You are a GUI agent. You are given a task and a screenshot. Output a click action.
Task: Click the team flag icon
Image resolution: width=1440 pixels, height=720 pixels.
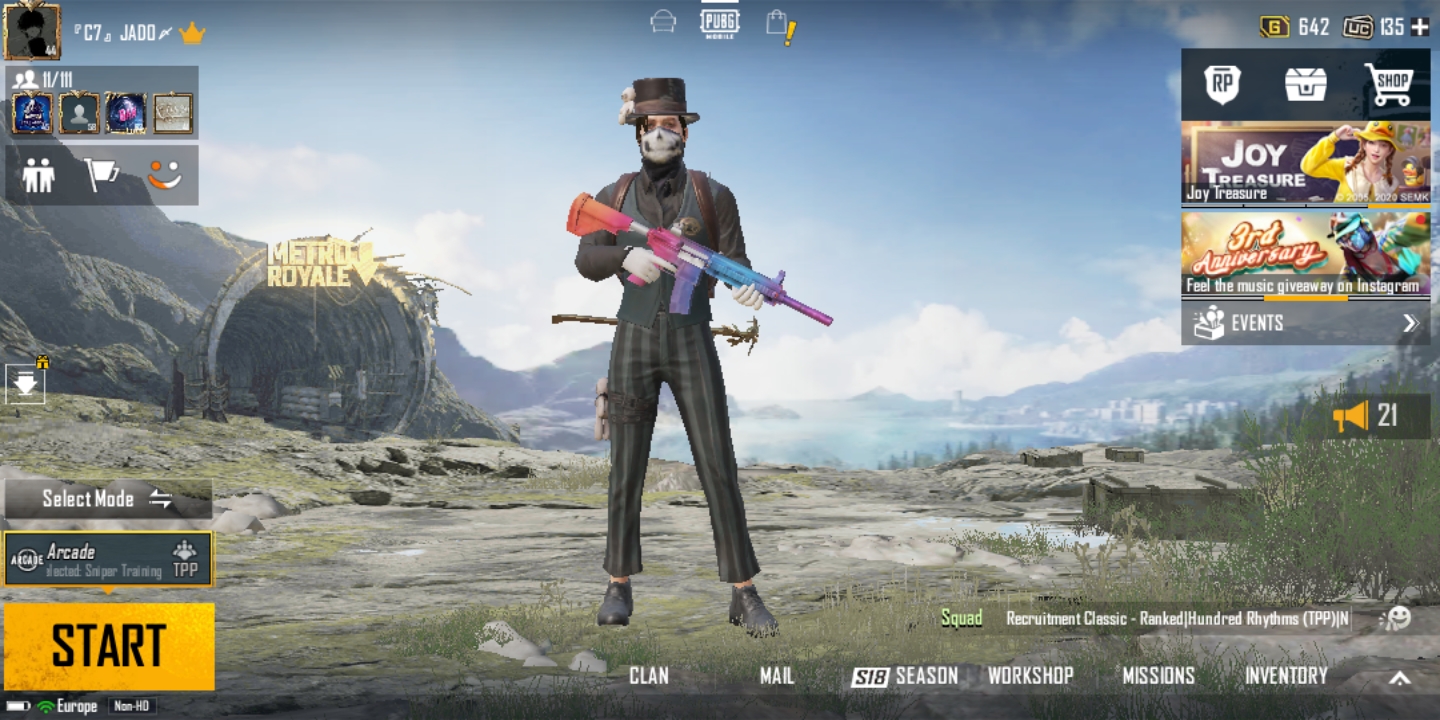tap(100, 177)
